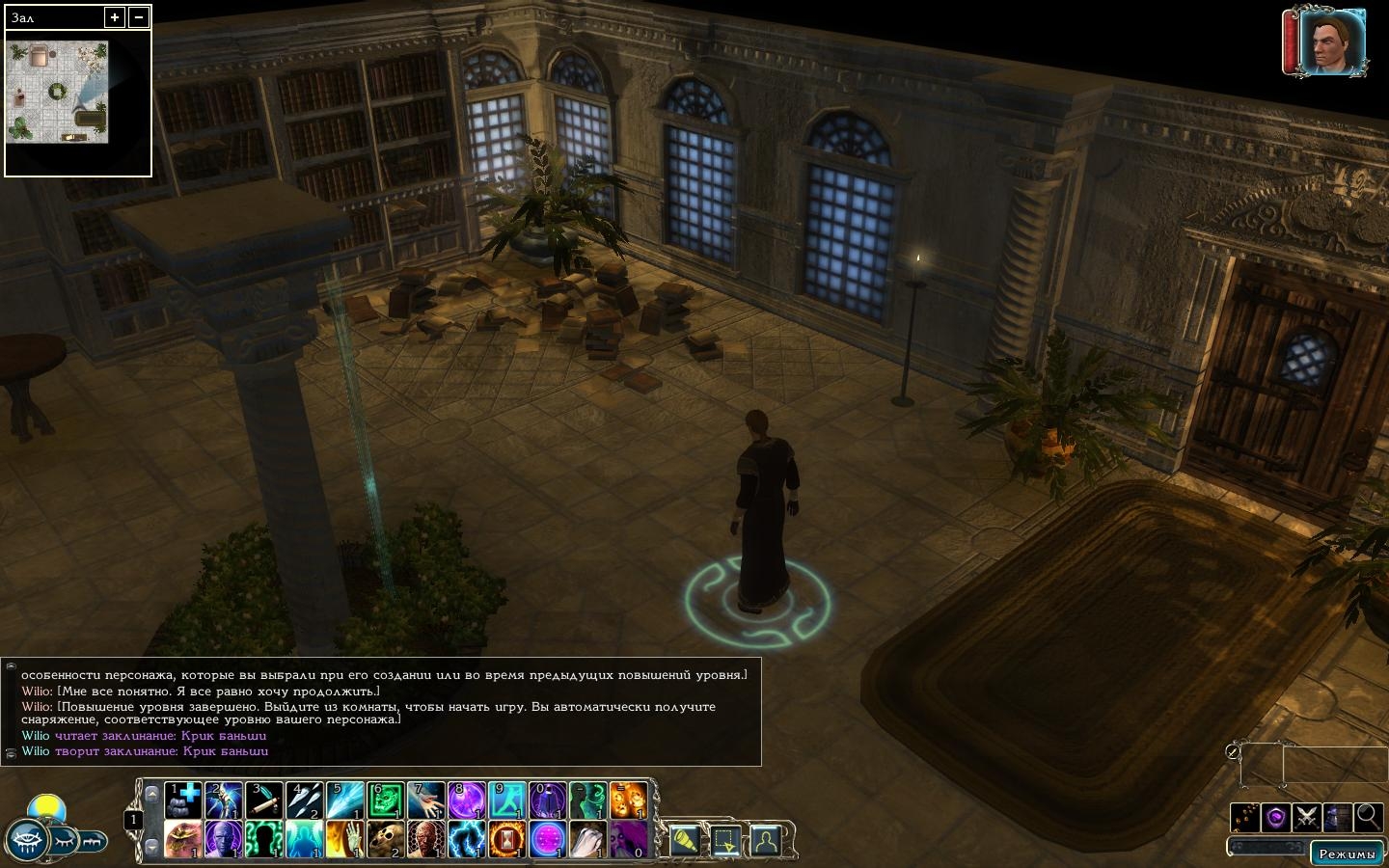Viewport: 1389px width, 868px height.
Task: Cast the magic missiles in slot 4
Action: coord(305,800)
